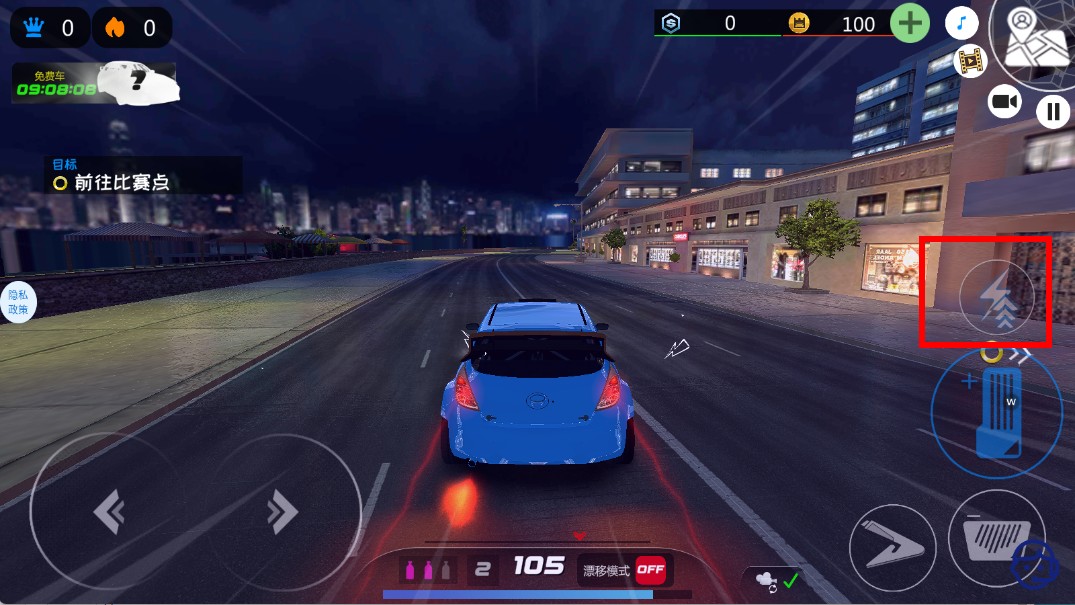
Task: Open the privacy policy (隐私政策) button
Action: coord(18,302)
